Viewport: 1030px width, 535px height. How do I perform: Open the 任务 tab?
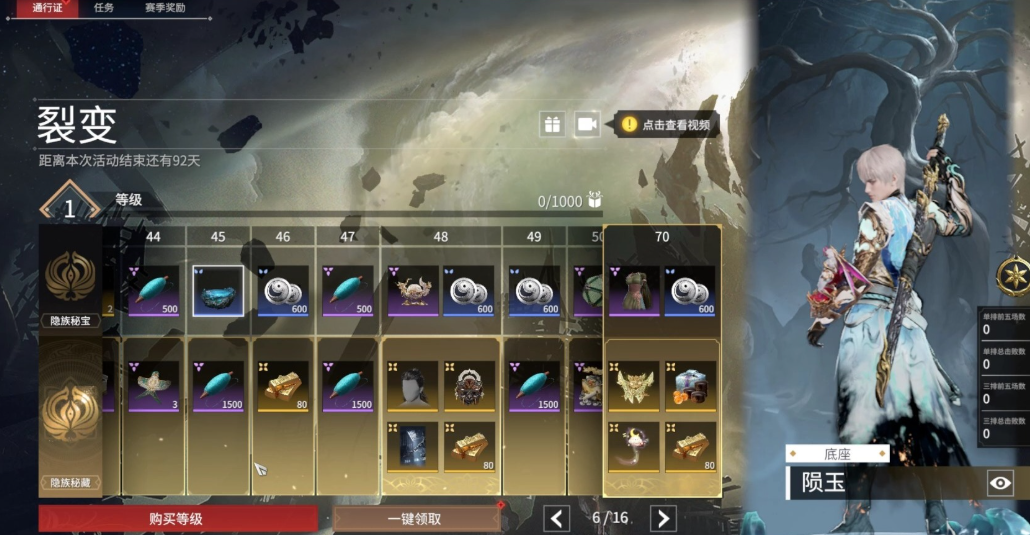tap(104, 8)
